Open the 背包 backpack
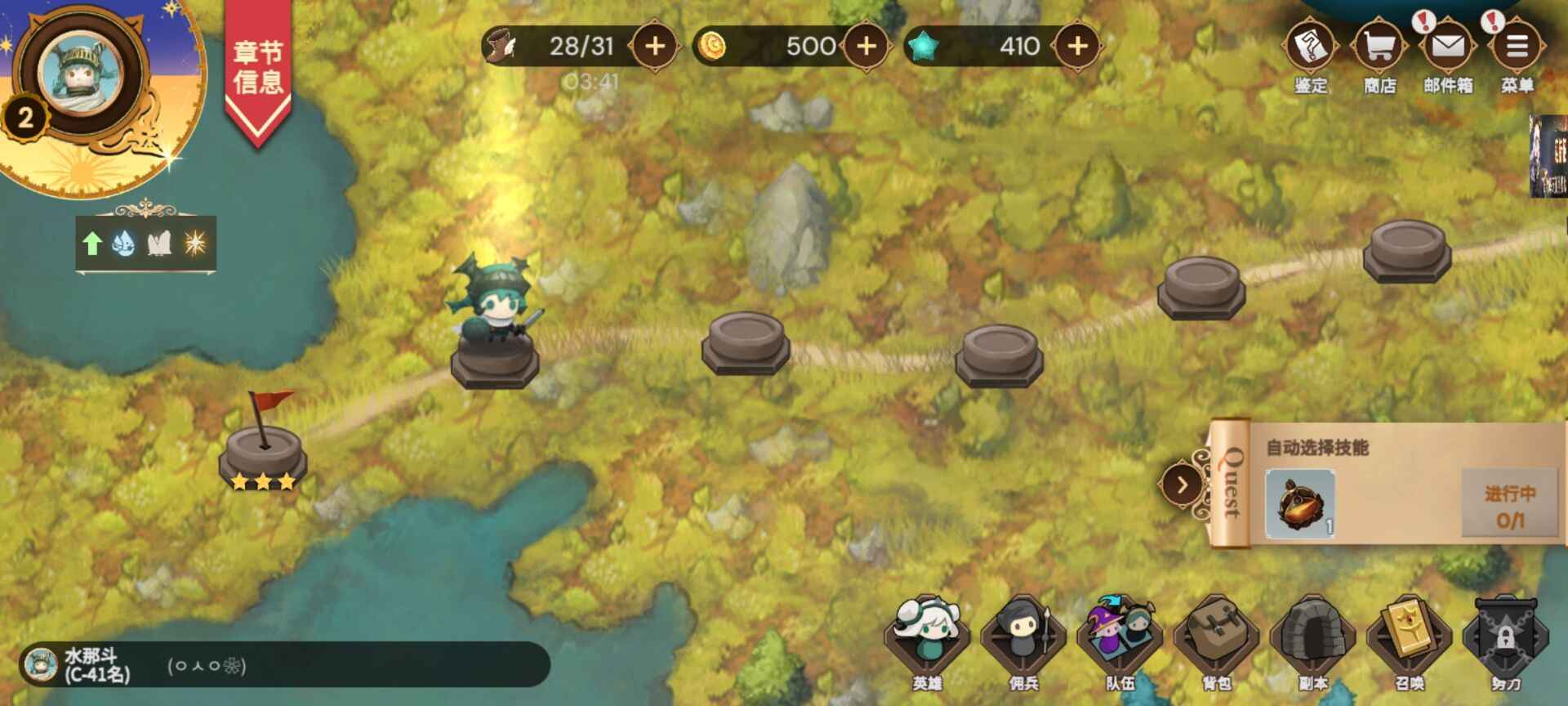This screenshot has height=706, width=1568. 1216,641
